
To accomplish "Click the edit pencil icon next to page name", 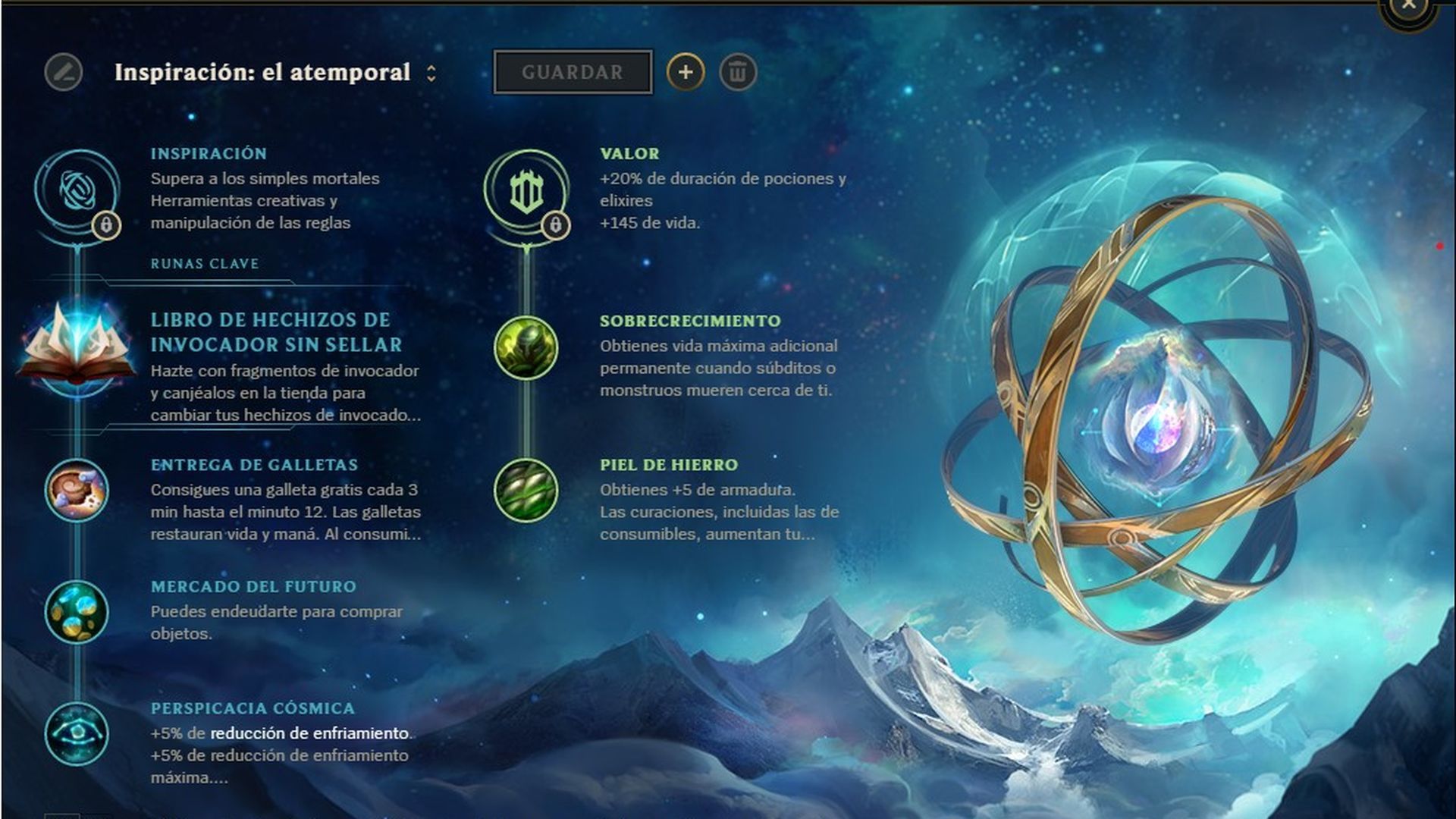I will (x=62, y=73).
